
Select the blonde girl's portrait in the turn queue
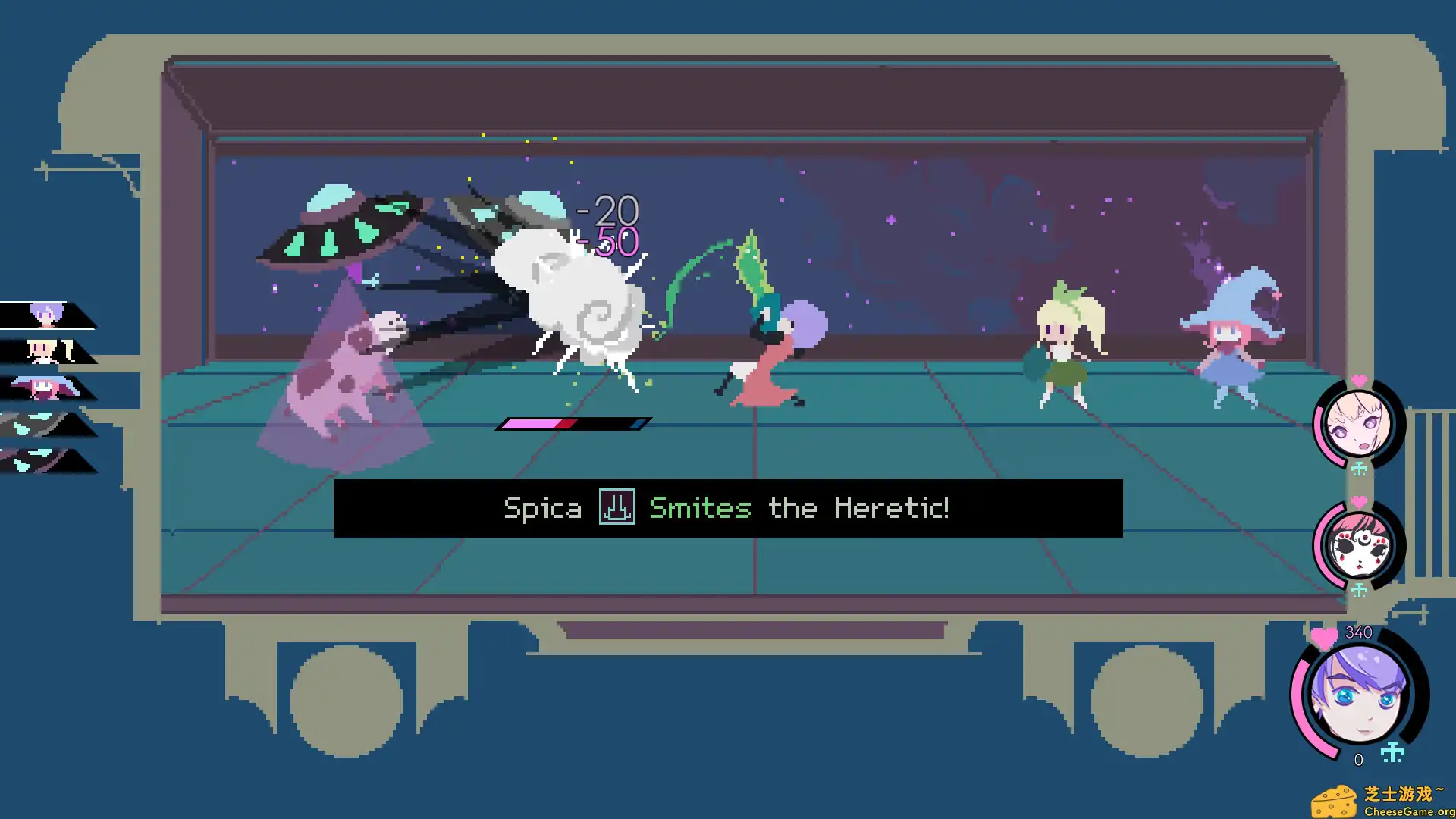(x=42, y=350)
